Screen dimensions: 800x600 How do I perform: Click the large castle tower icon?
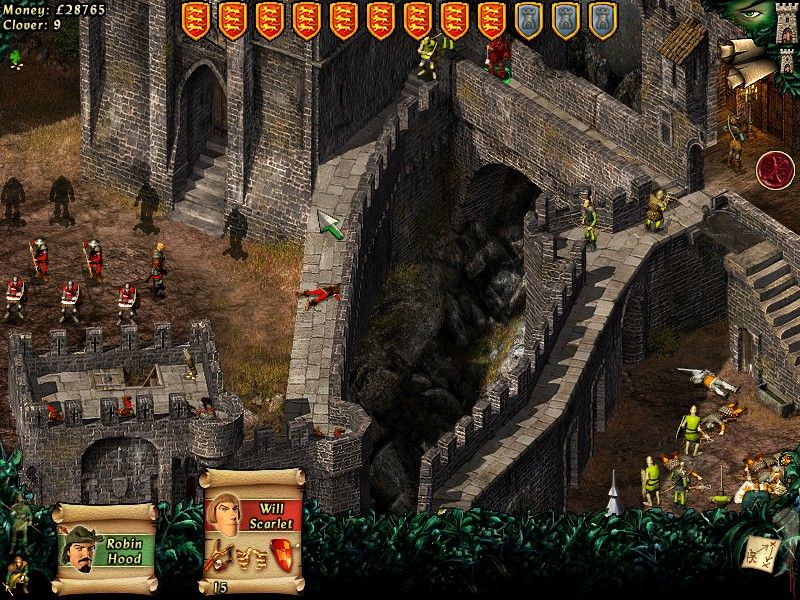tap(786, 22)
